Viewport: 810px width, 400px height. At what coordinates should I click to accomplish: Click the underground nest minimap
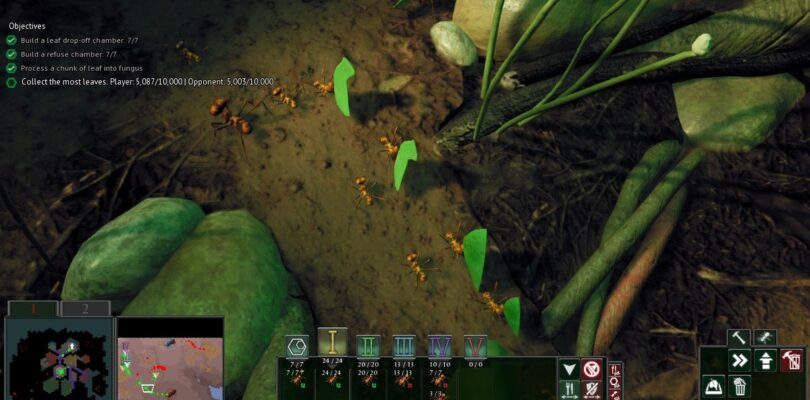[58, 358]
